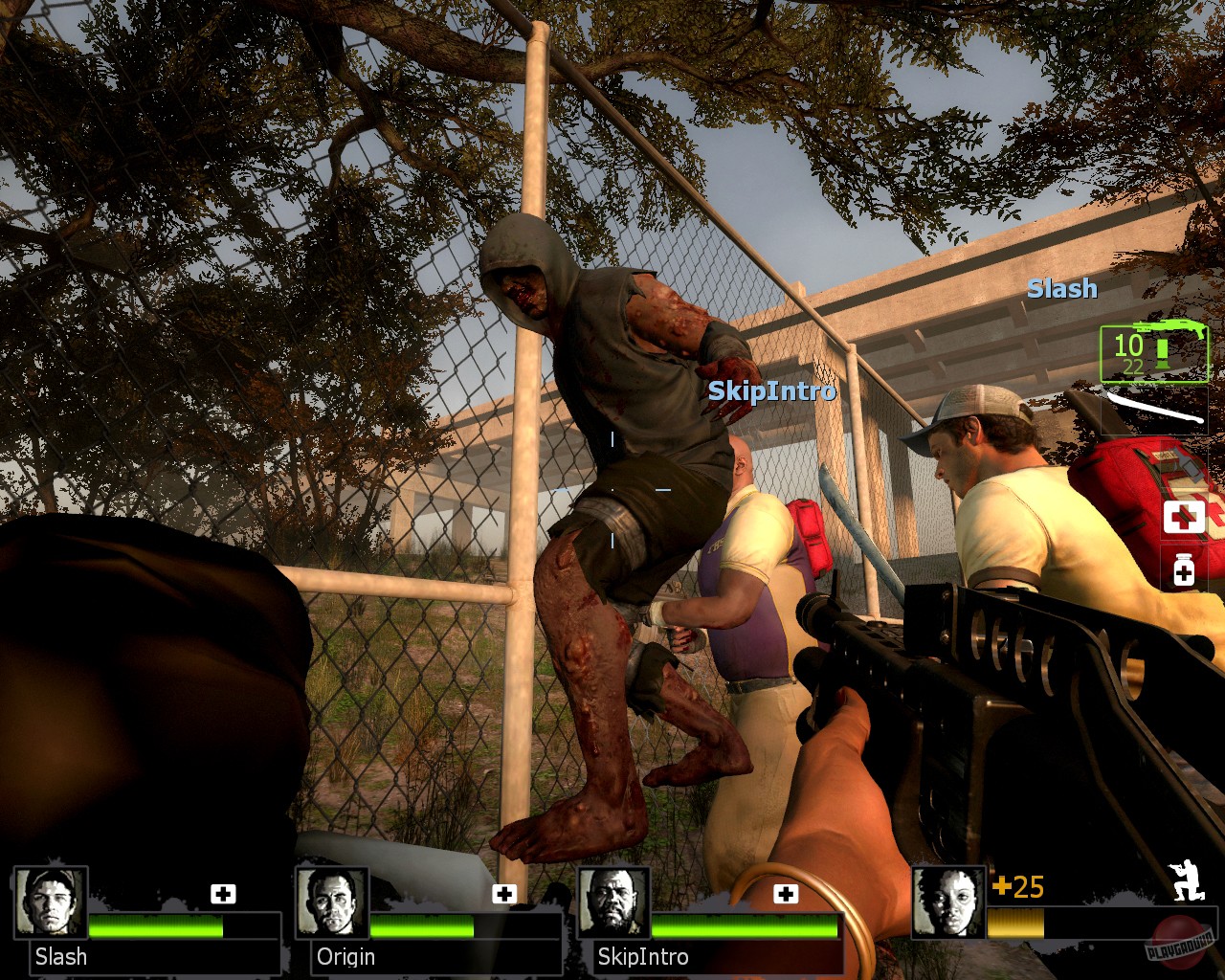The image size is (1225, 980).
Task: Click the health cross icon beside SkipIntro's health bar
Action: pyautogui.click(x=787, y=894)
